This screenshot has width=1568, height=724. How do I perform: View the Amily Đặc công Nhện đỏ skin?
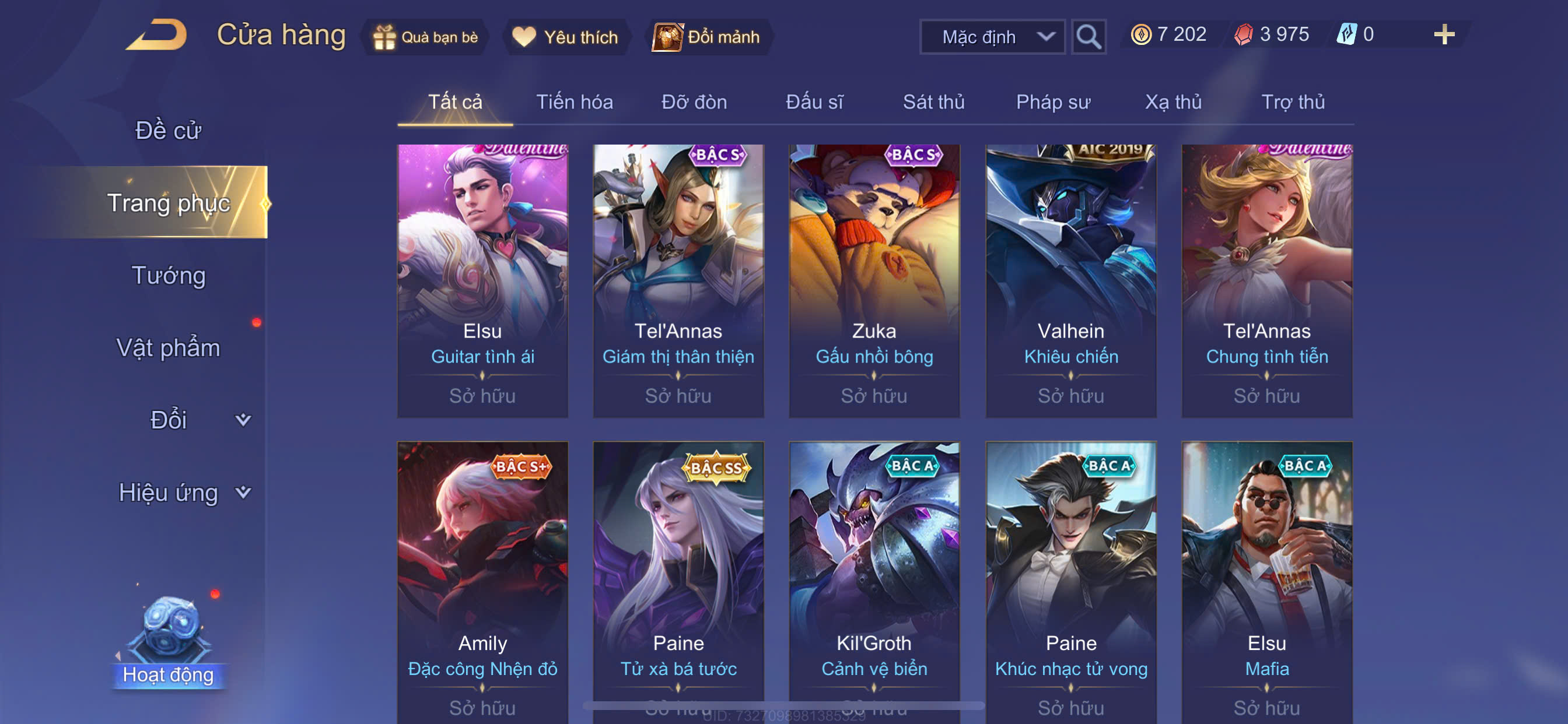coord(482,578)
